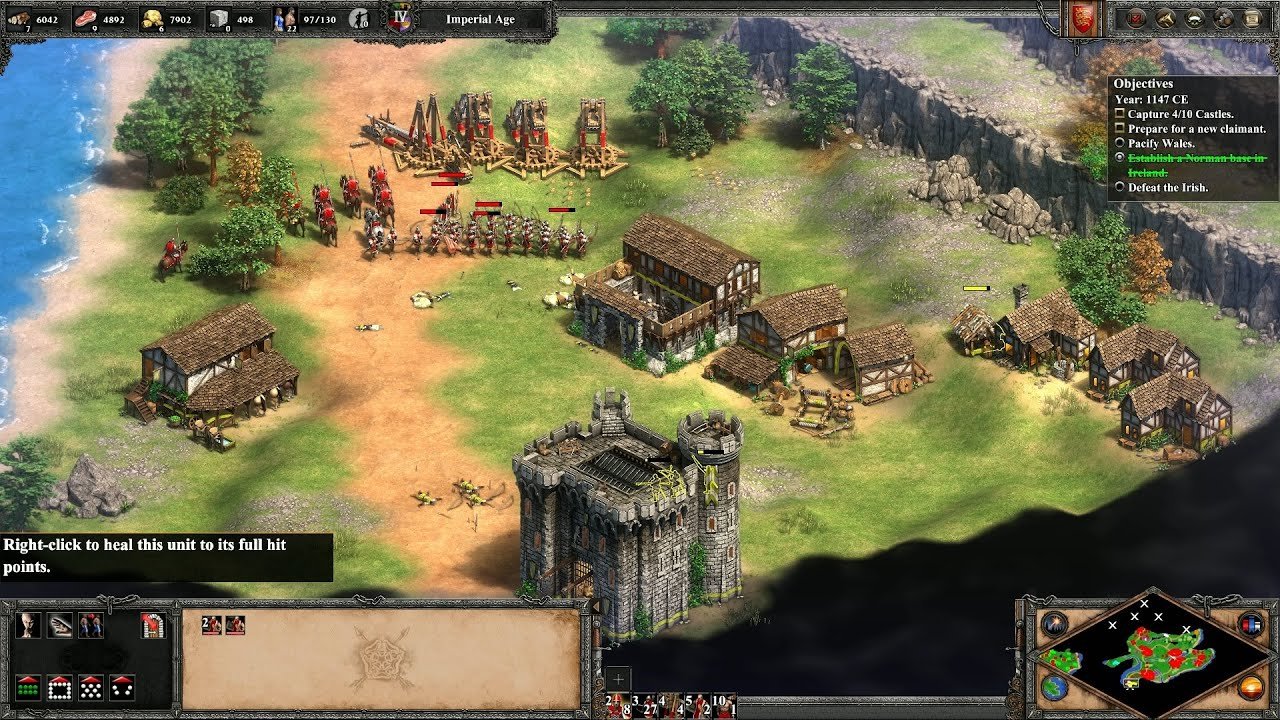Choose the staggered five-dot formation
This screenshot has width=1280, height=720.
pos(91,688)
